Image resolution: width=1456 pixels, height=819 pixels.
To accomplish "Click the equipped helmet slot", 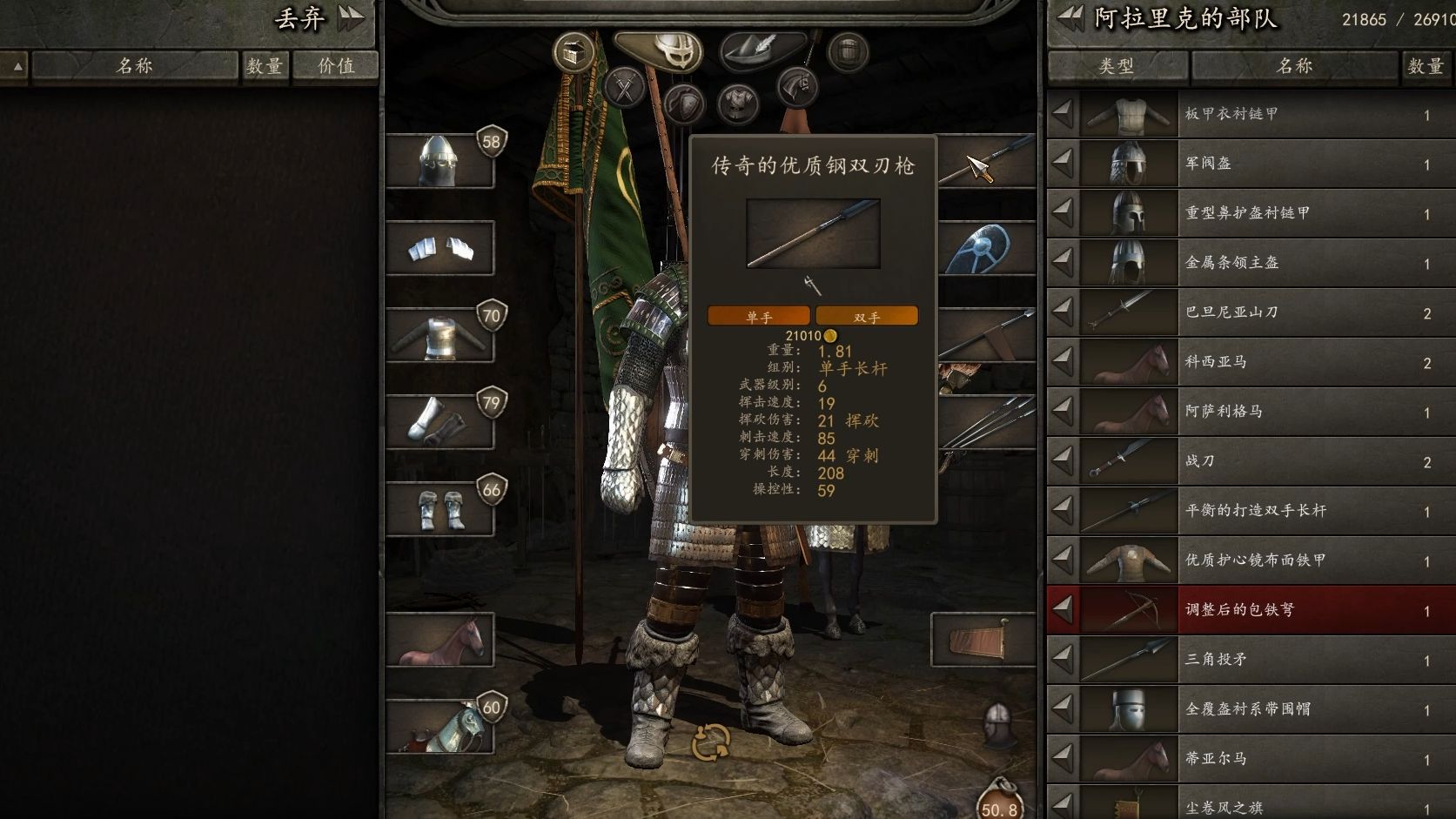I will pyautogui.click(x=439, y=162).
